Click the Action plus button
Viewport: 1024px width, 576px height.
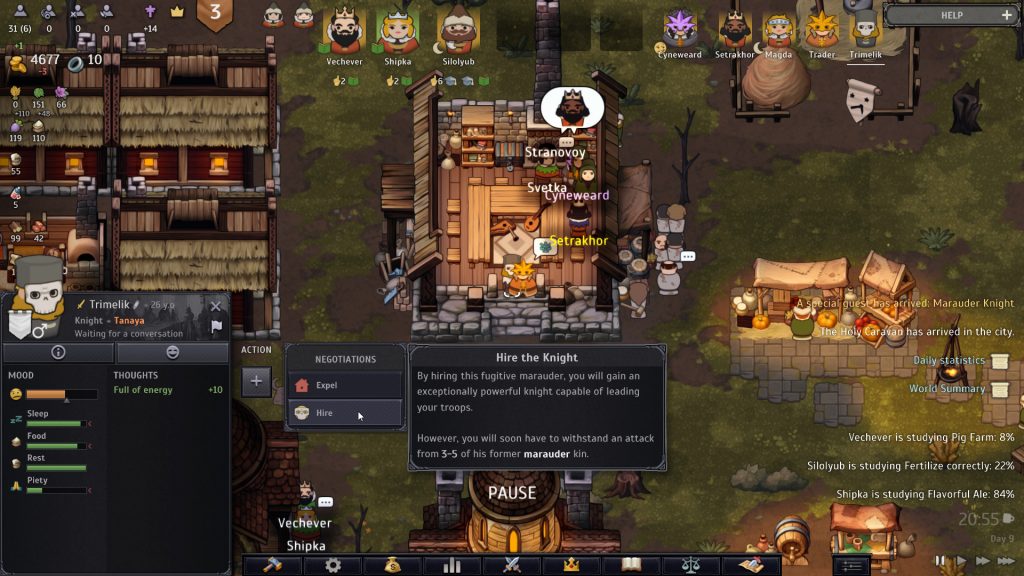click(256, 381)
